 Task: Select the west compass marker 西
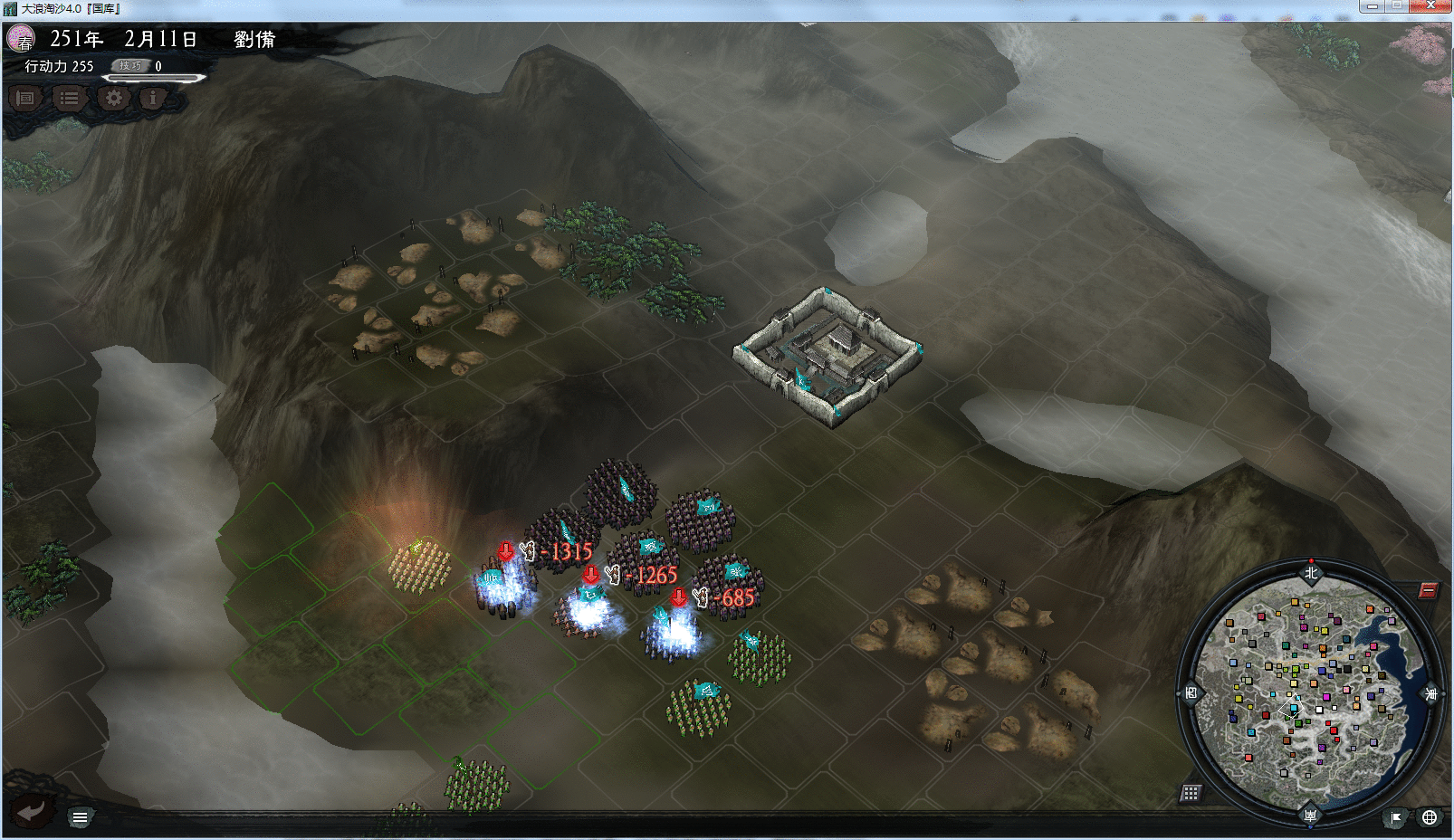point(1191,693)
